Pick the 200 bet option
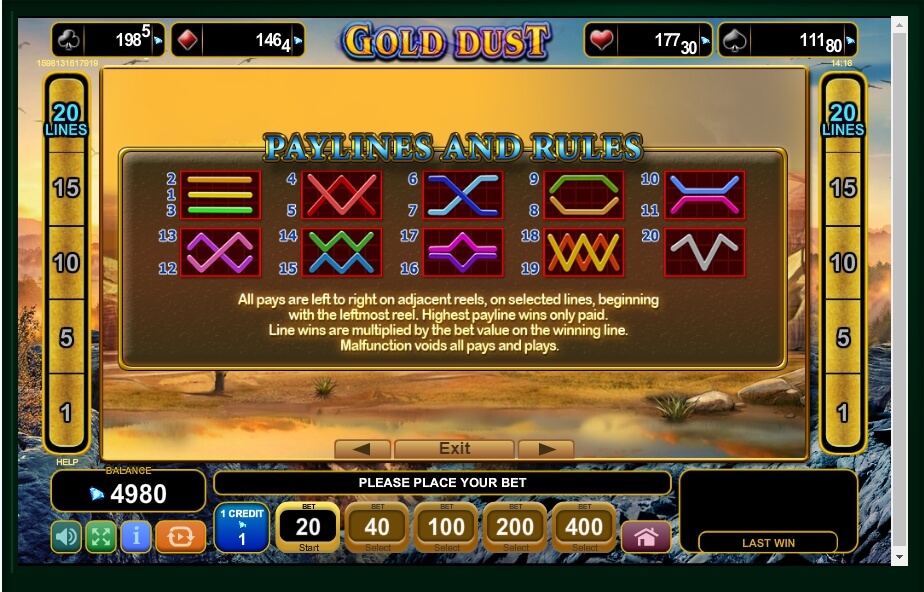This screenshot has width=924, height=592. [x=516, y=527]
